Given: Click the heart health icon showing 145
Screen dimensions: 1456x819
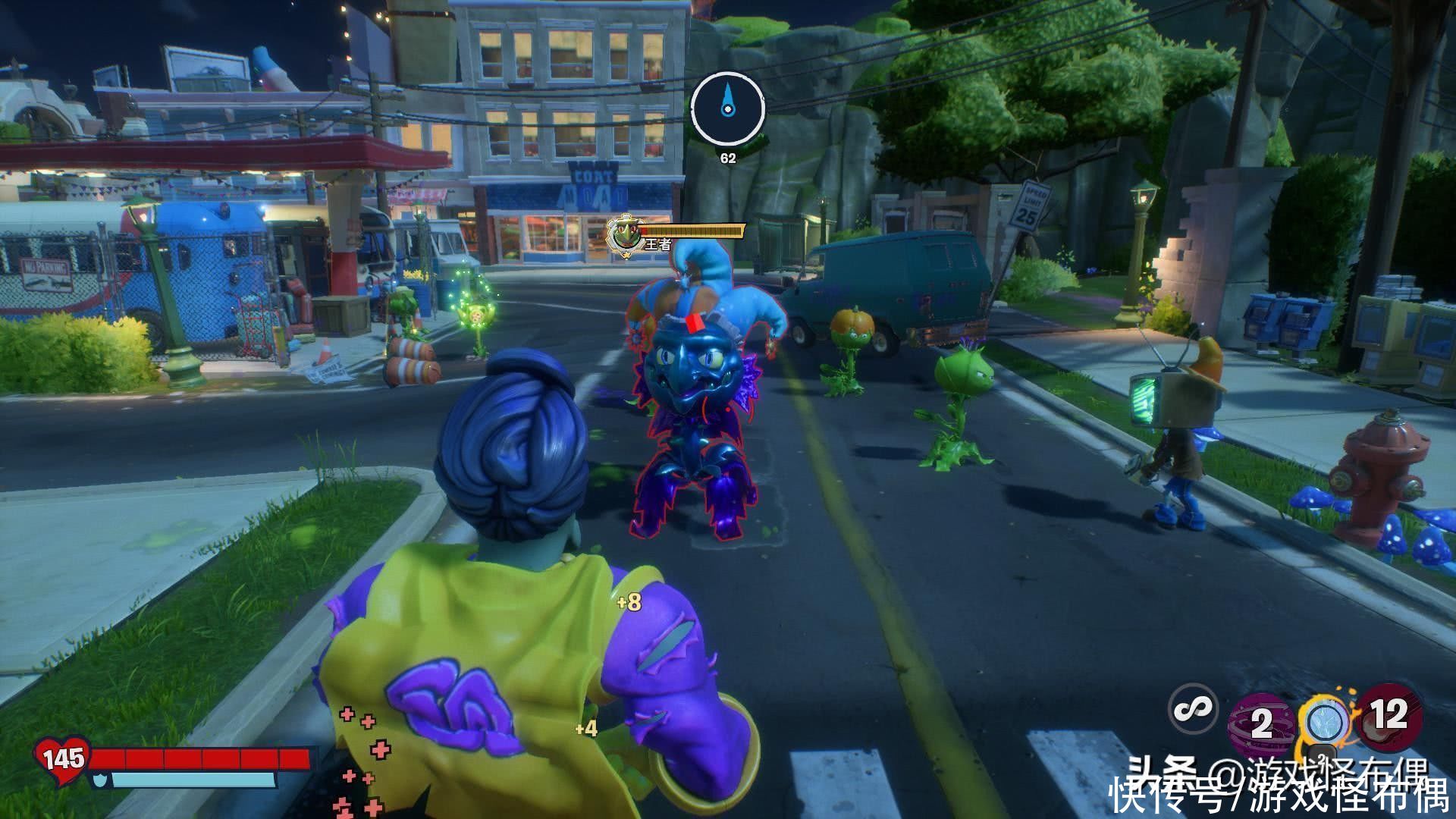Looking at the screenshot, I should (x=62, y=757).
